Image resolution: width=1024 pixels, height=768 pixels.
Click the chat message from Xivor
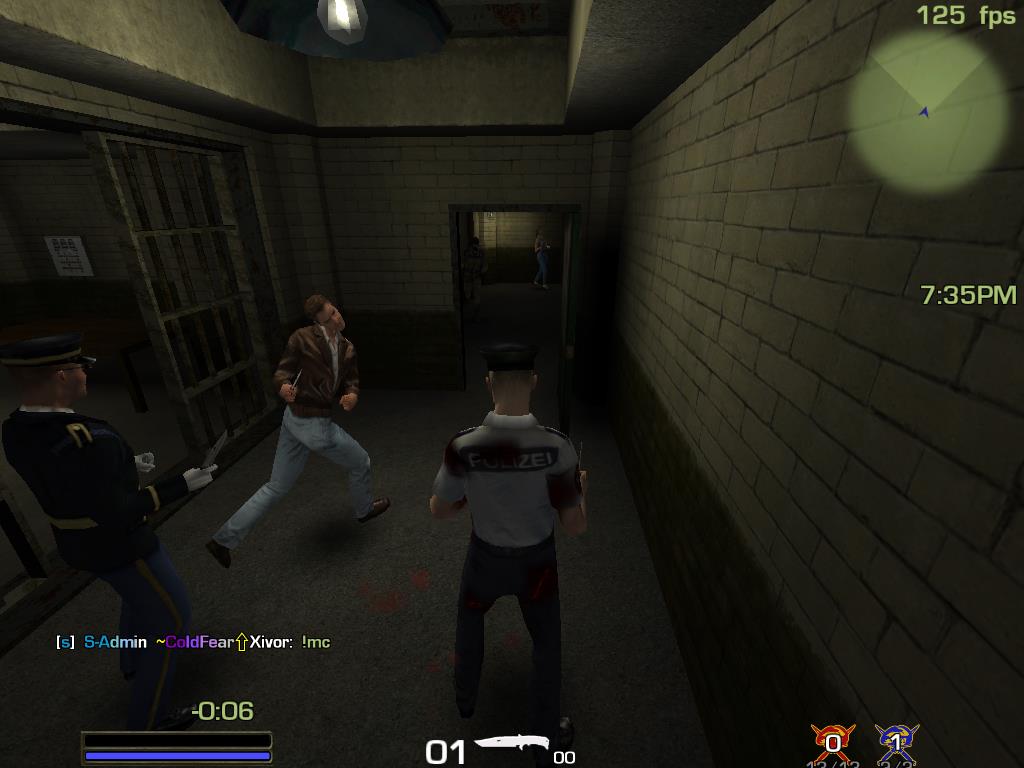click(193, 642)
